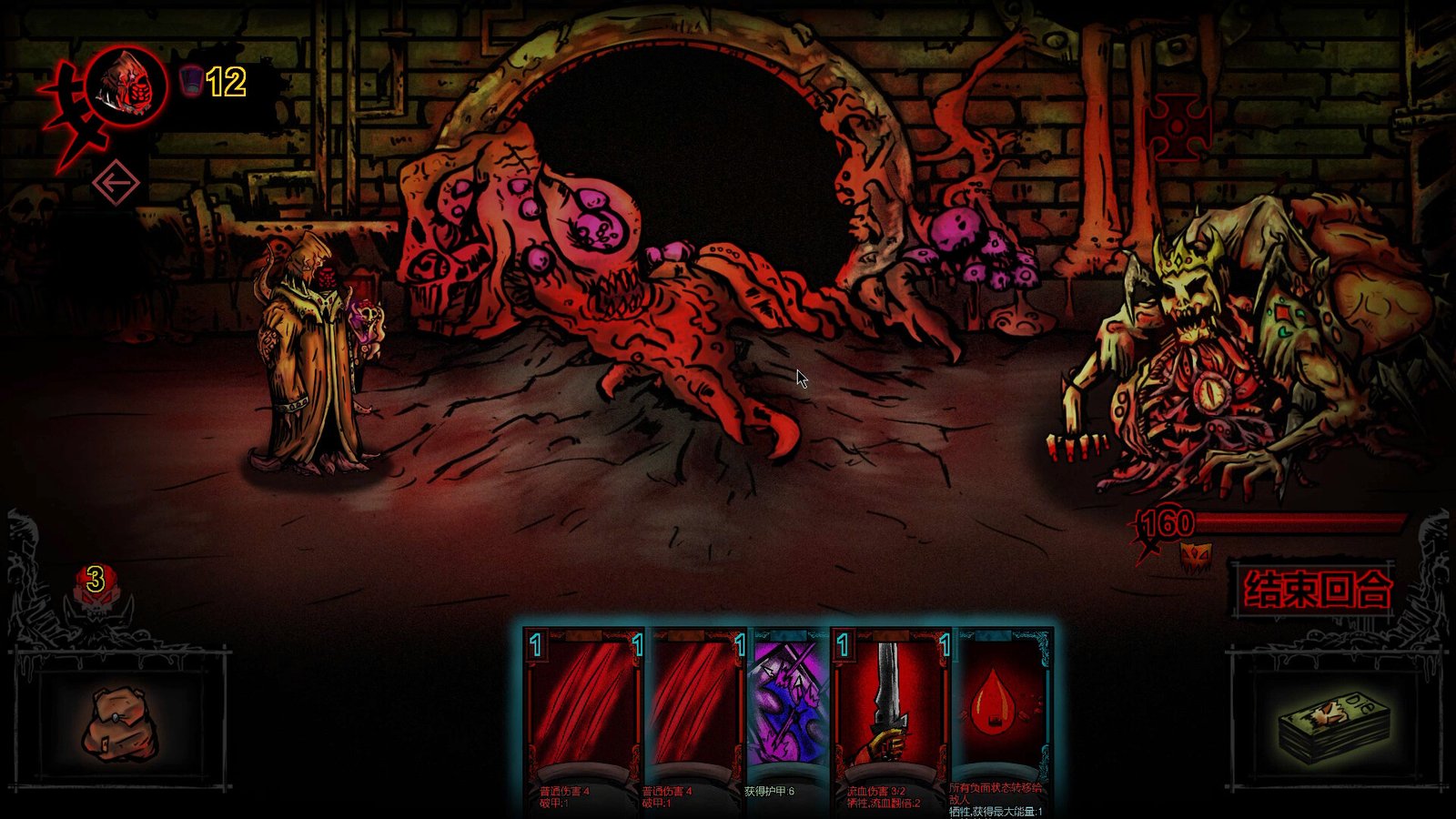The image size is (1456, 819).
Task: Choose the blood drop status transfer card
Action: click(x=998, y=710)
